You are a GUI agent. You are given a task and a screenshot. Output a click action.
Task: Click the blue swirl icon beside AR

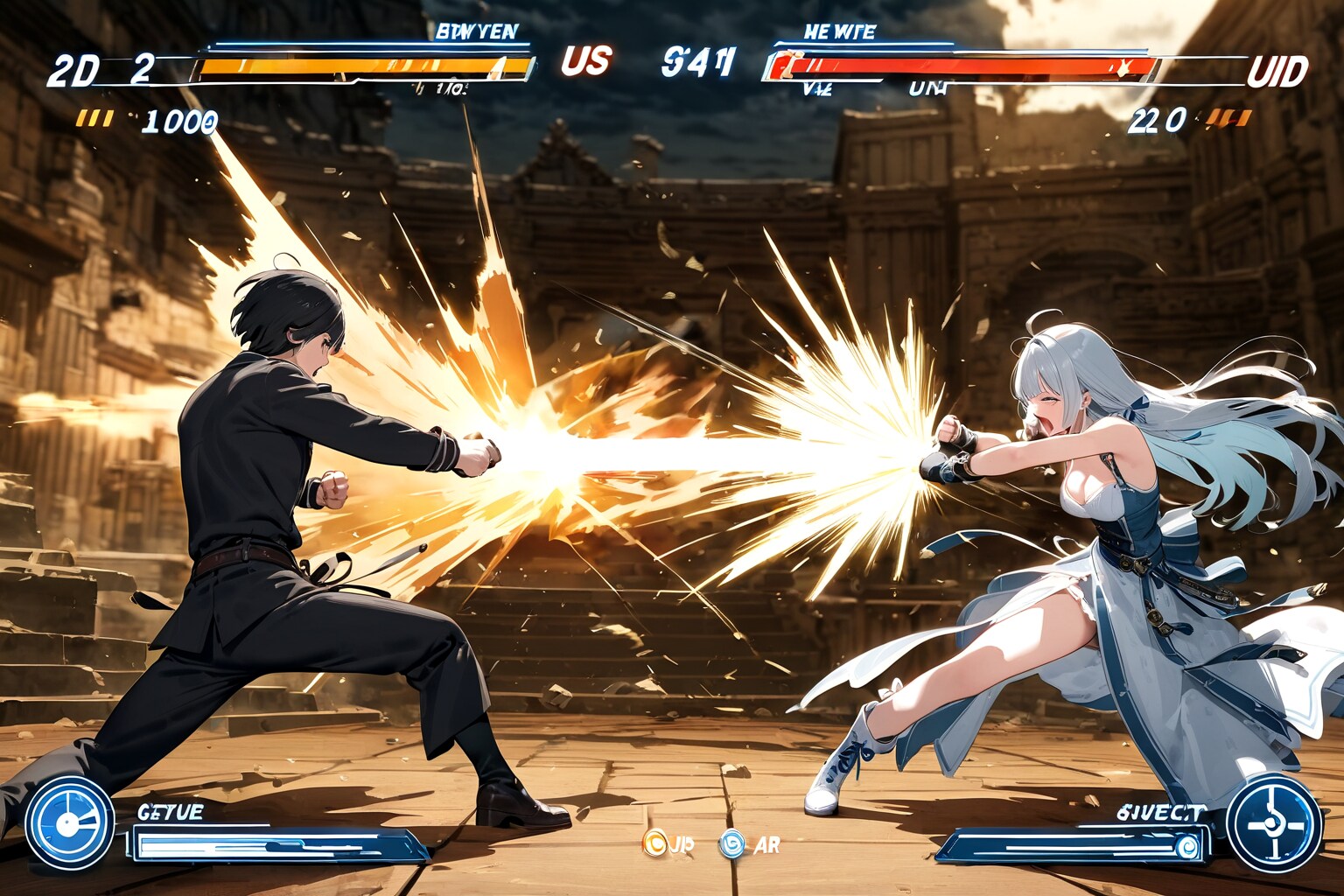[731, 844]
